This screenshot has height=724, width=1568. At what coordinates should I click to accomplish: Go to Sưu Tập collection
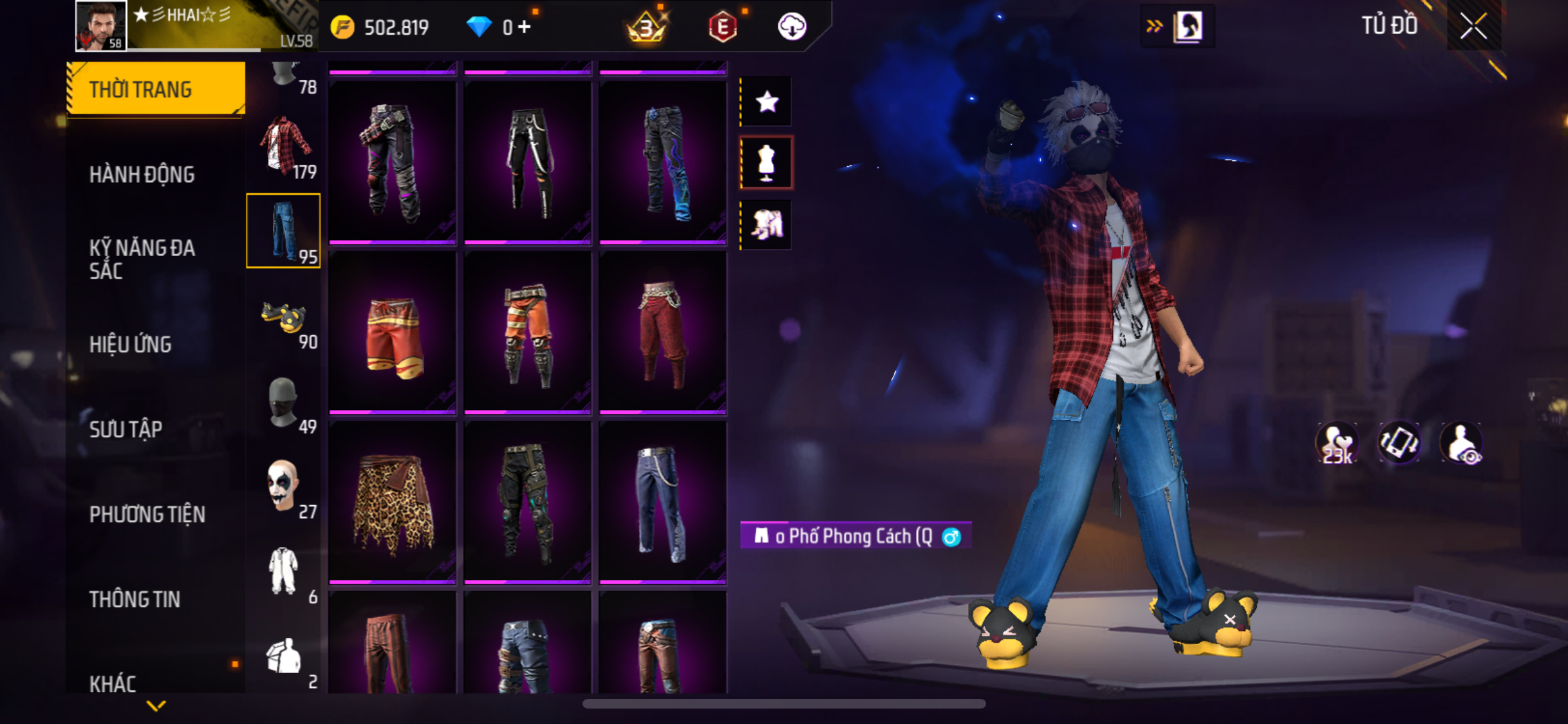pos(126,429)
